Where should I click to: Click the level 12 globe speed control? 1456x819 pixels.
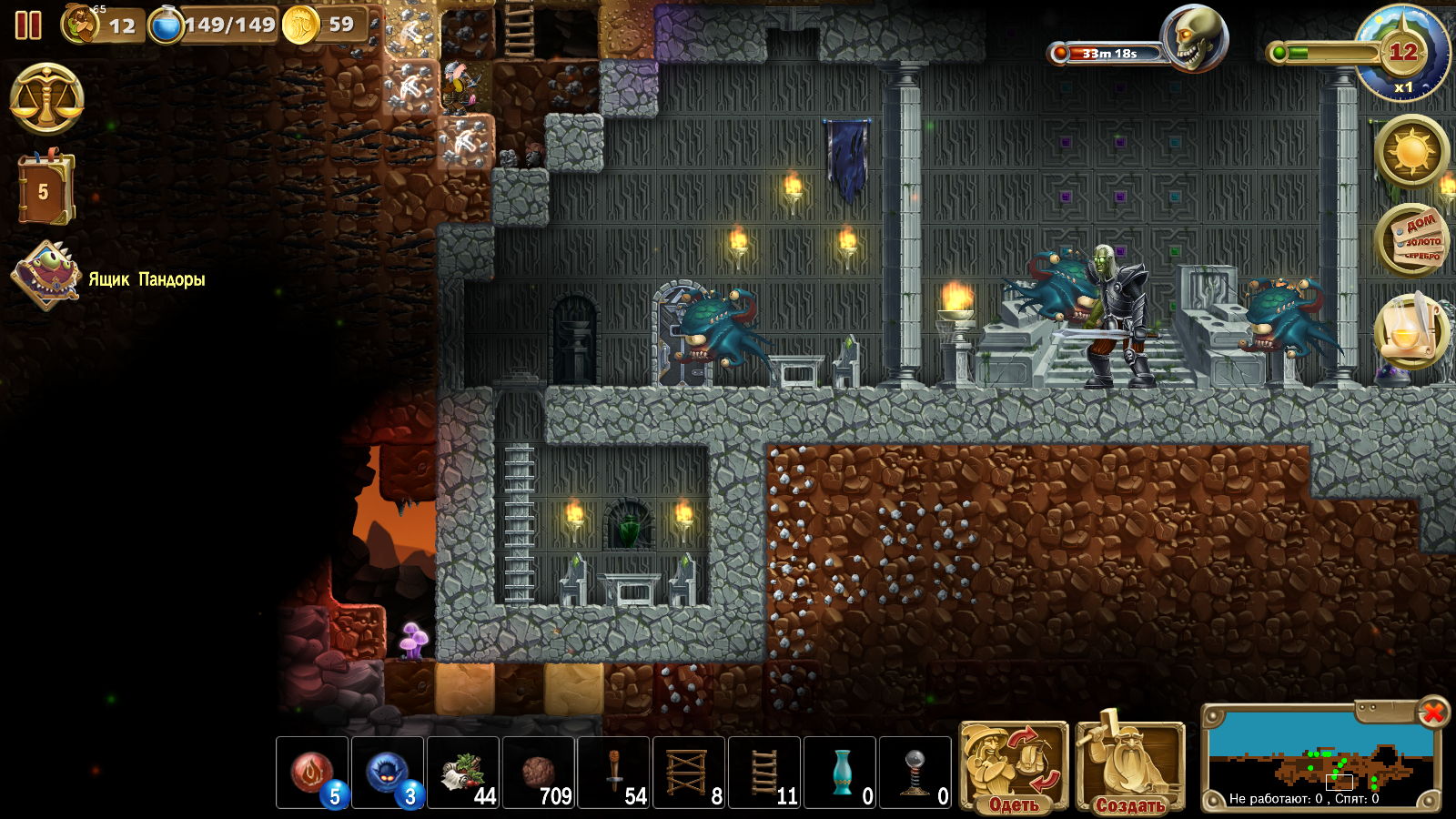coord(1401,53)
